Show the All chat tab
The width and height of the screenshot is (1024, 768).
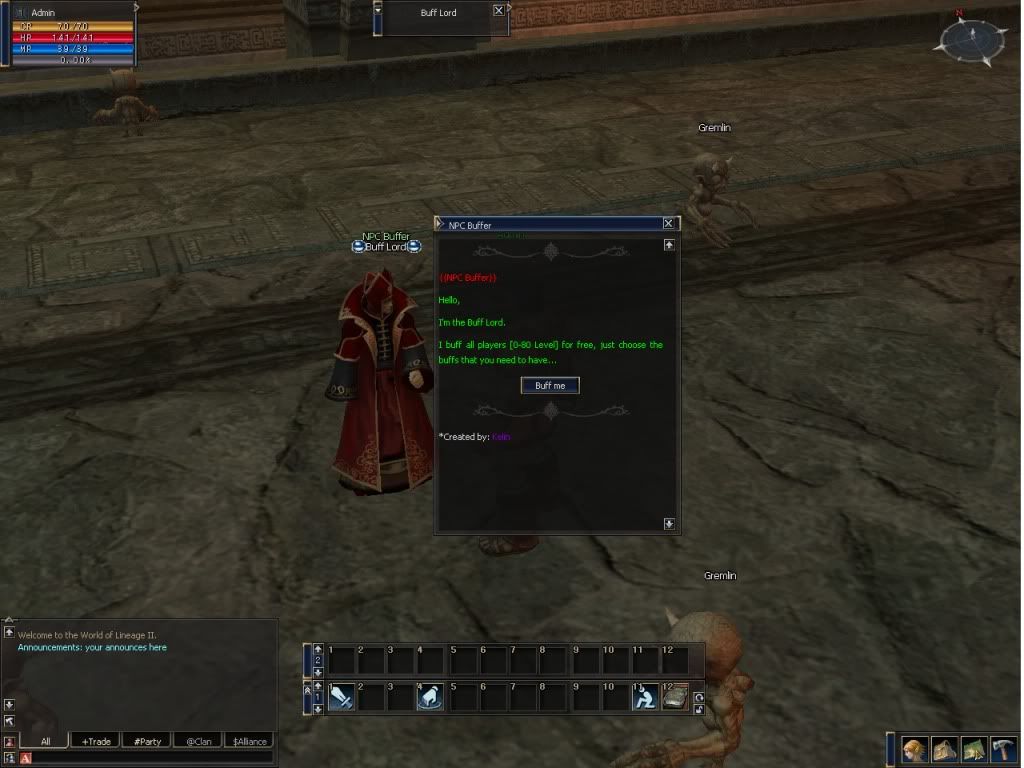45,741
